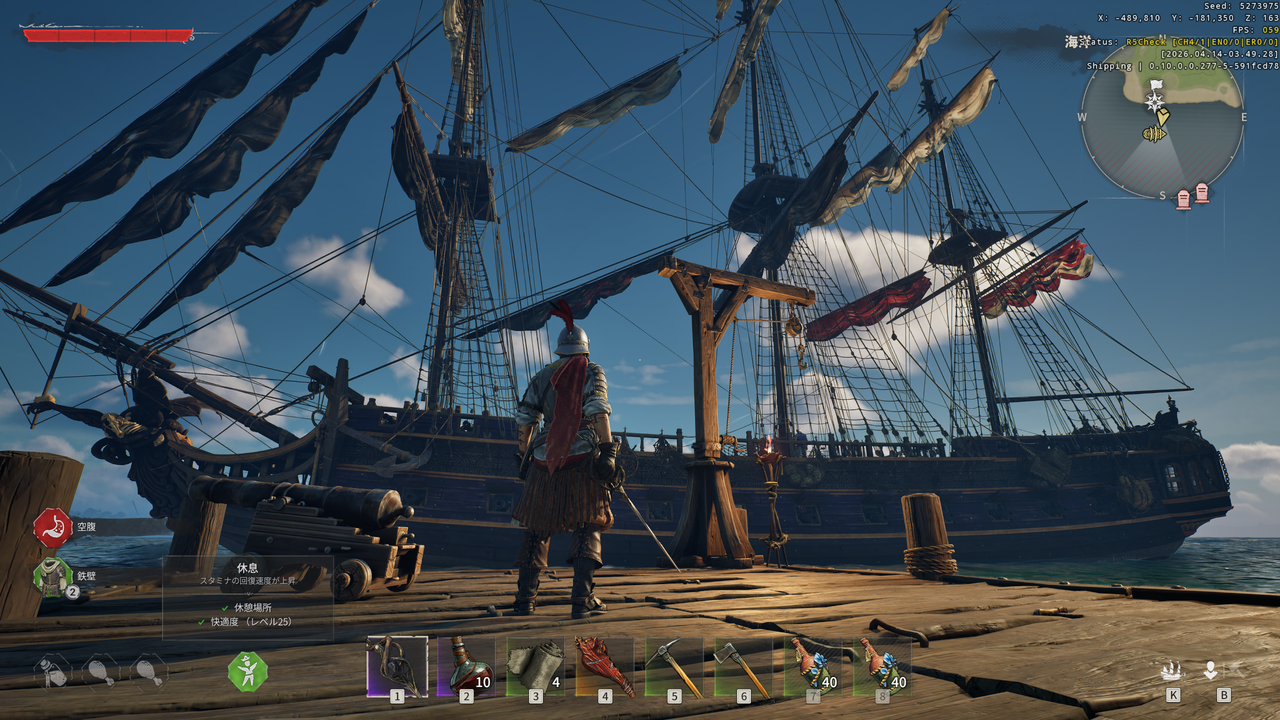
Task: Select the empty bottle consumable slot
Action: pos(54,672)
